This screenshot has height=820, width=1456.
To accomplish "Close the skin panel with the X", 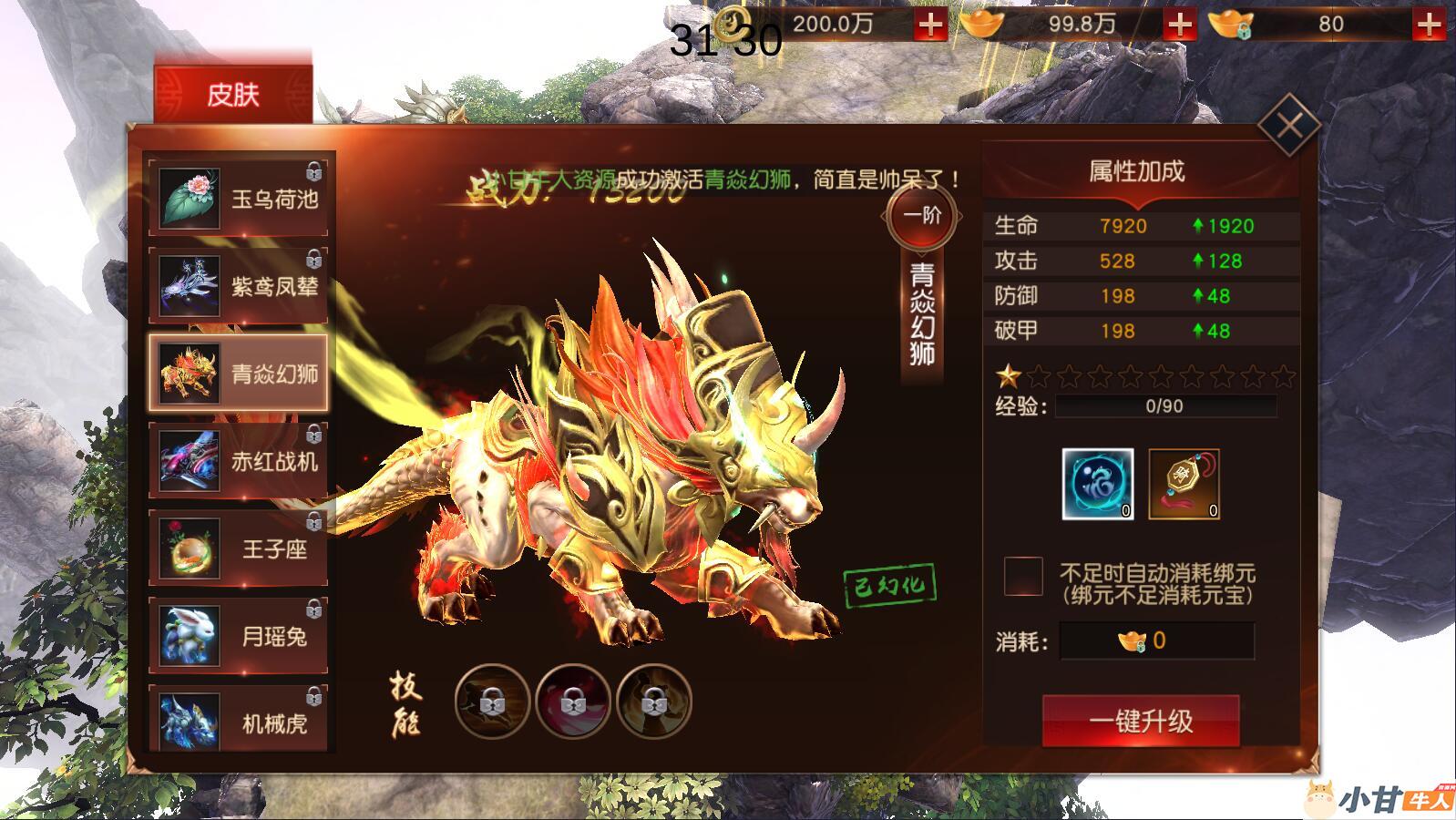I will tap(1288, 126).
